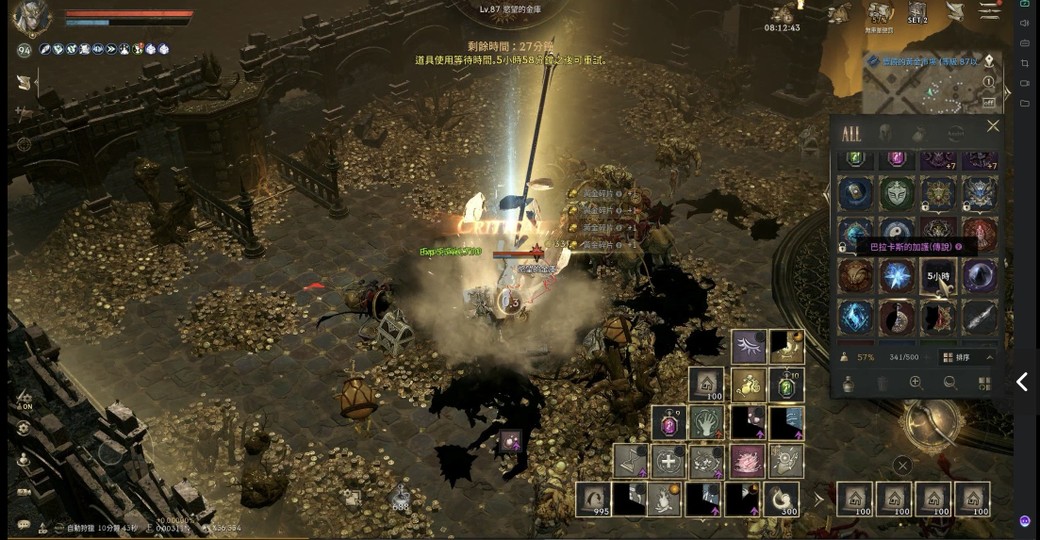Open the hamburger main menu

[x=989, y=11]
